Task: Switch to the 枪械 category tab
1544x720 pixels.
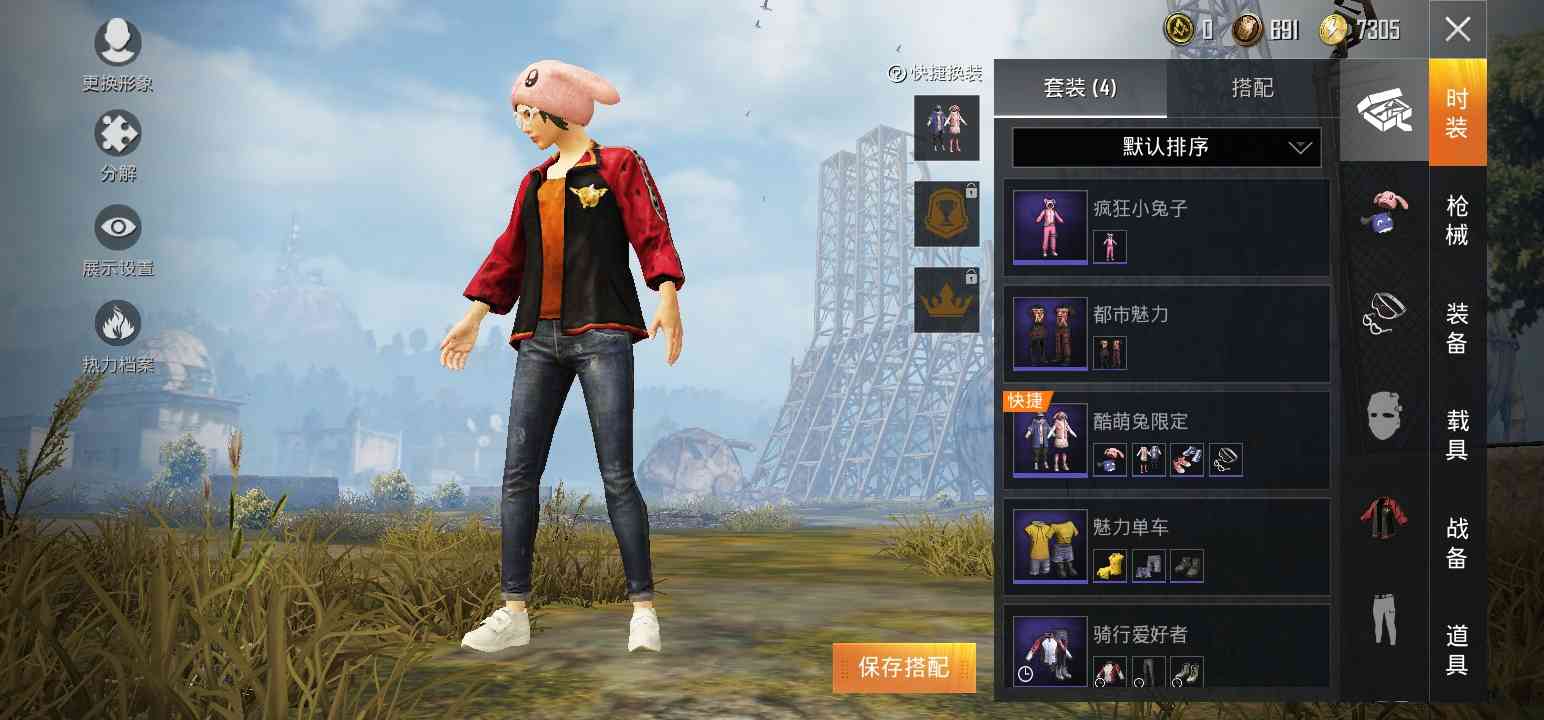Action: coord(1457,220)
